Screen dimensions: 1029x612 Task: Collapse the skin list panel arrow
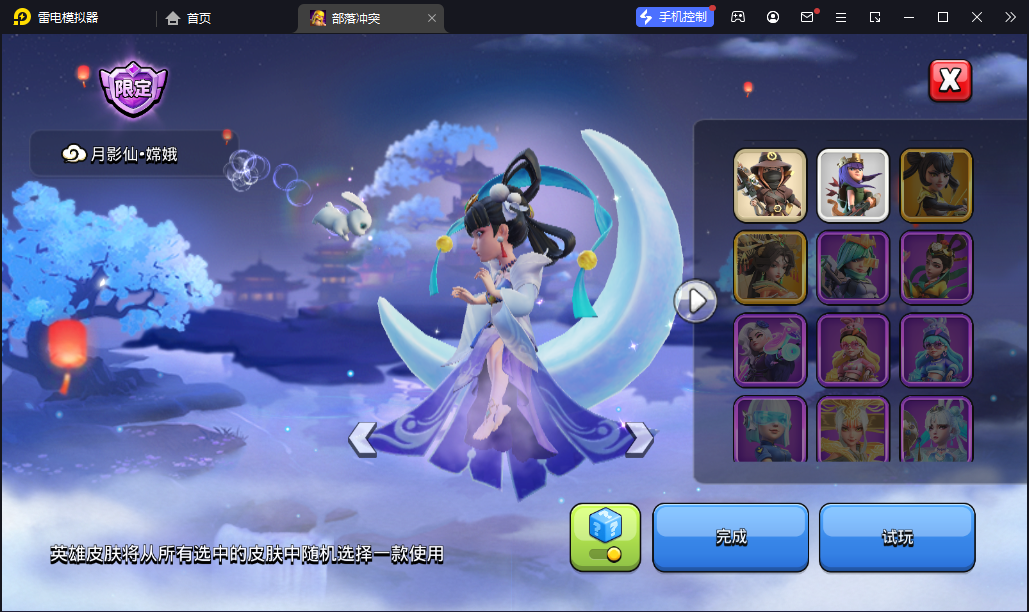pyautogui.click(x=695, y=300)
